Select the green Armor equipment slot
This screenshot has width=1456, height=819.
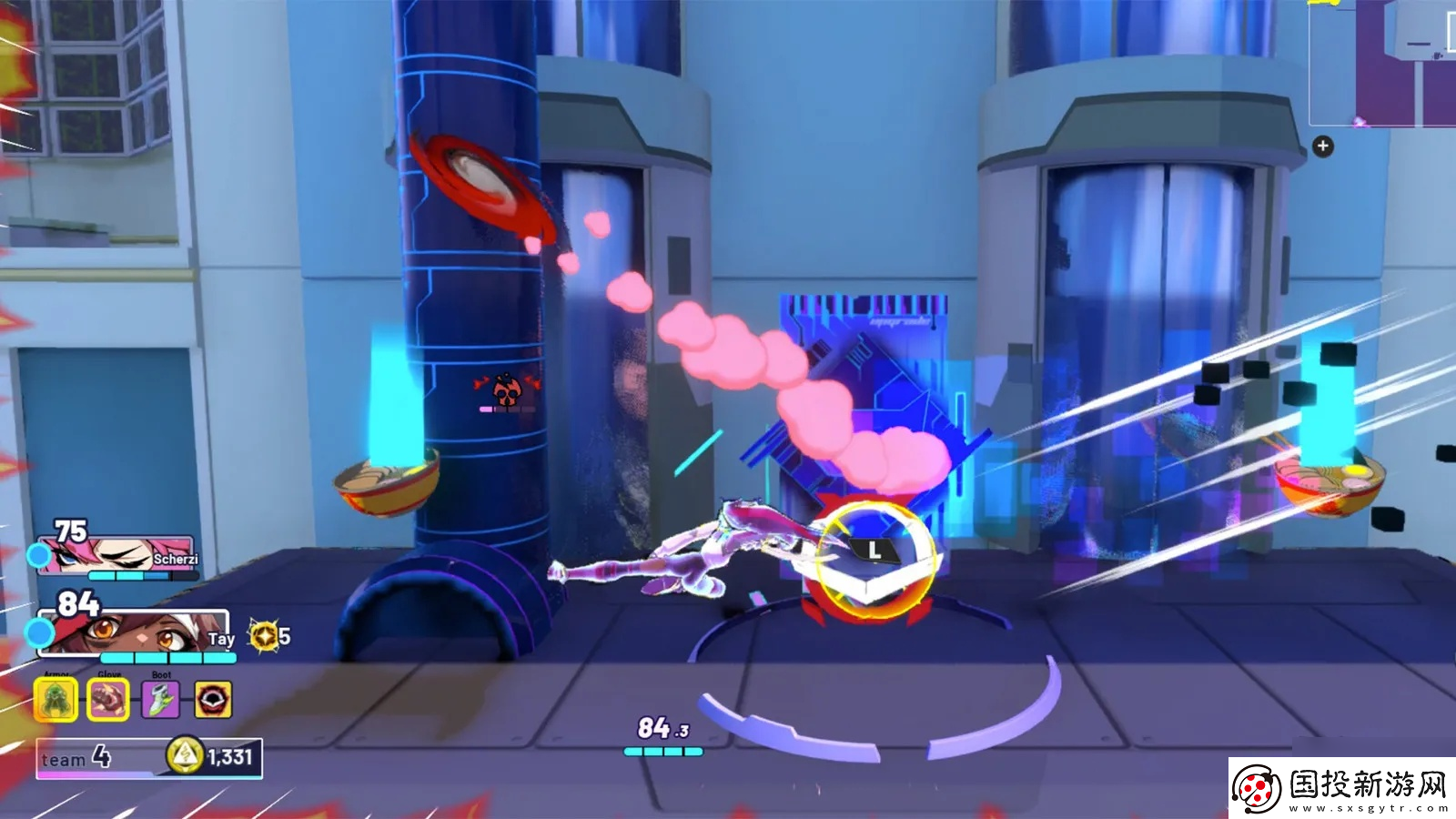56,700
